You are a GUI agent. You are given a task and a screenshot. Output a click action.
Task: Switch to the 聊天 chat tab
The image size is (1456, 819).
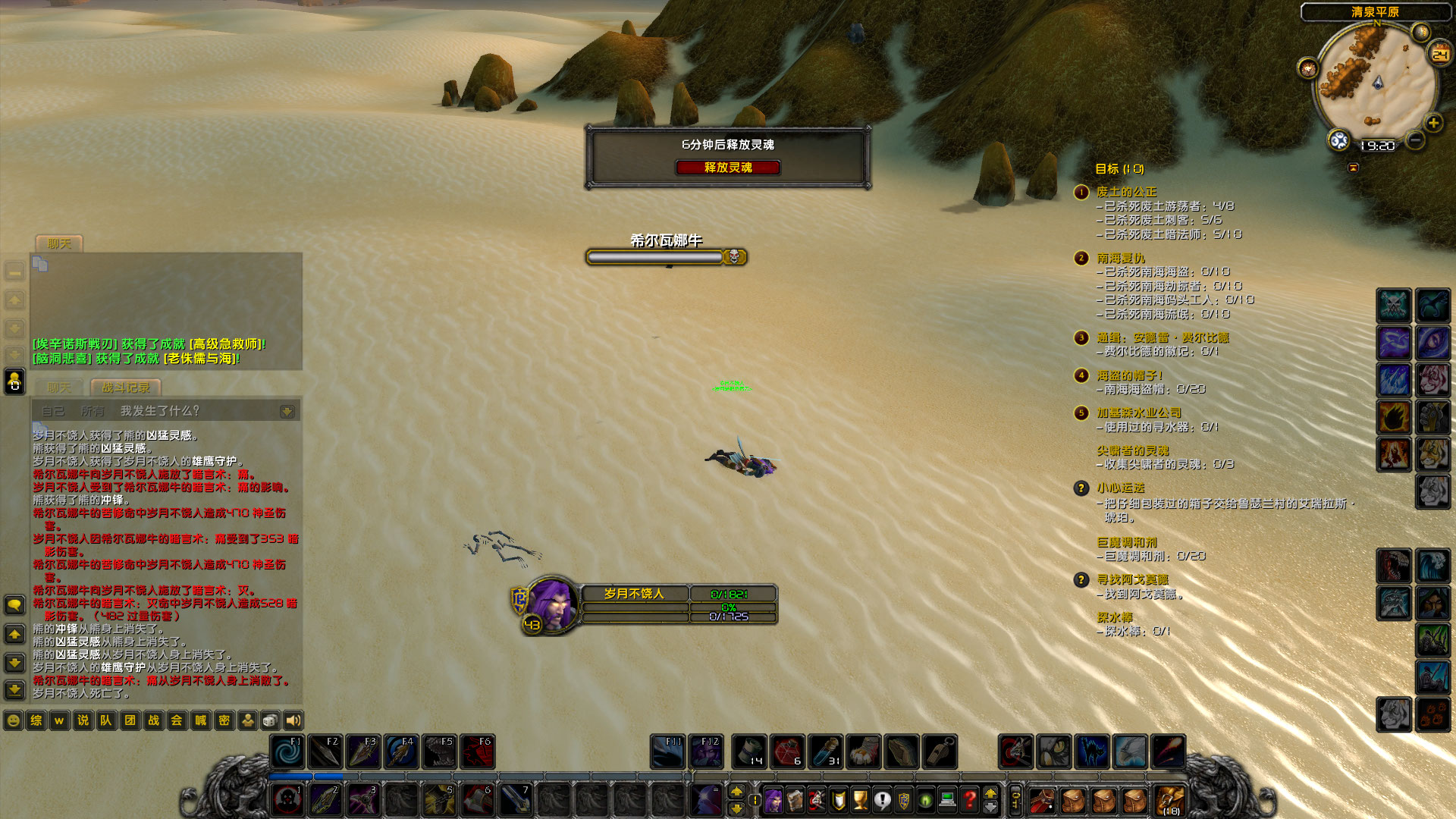[60, 388]
